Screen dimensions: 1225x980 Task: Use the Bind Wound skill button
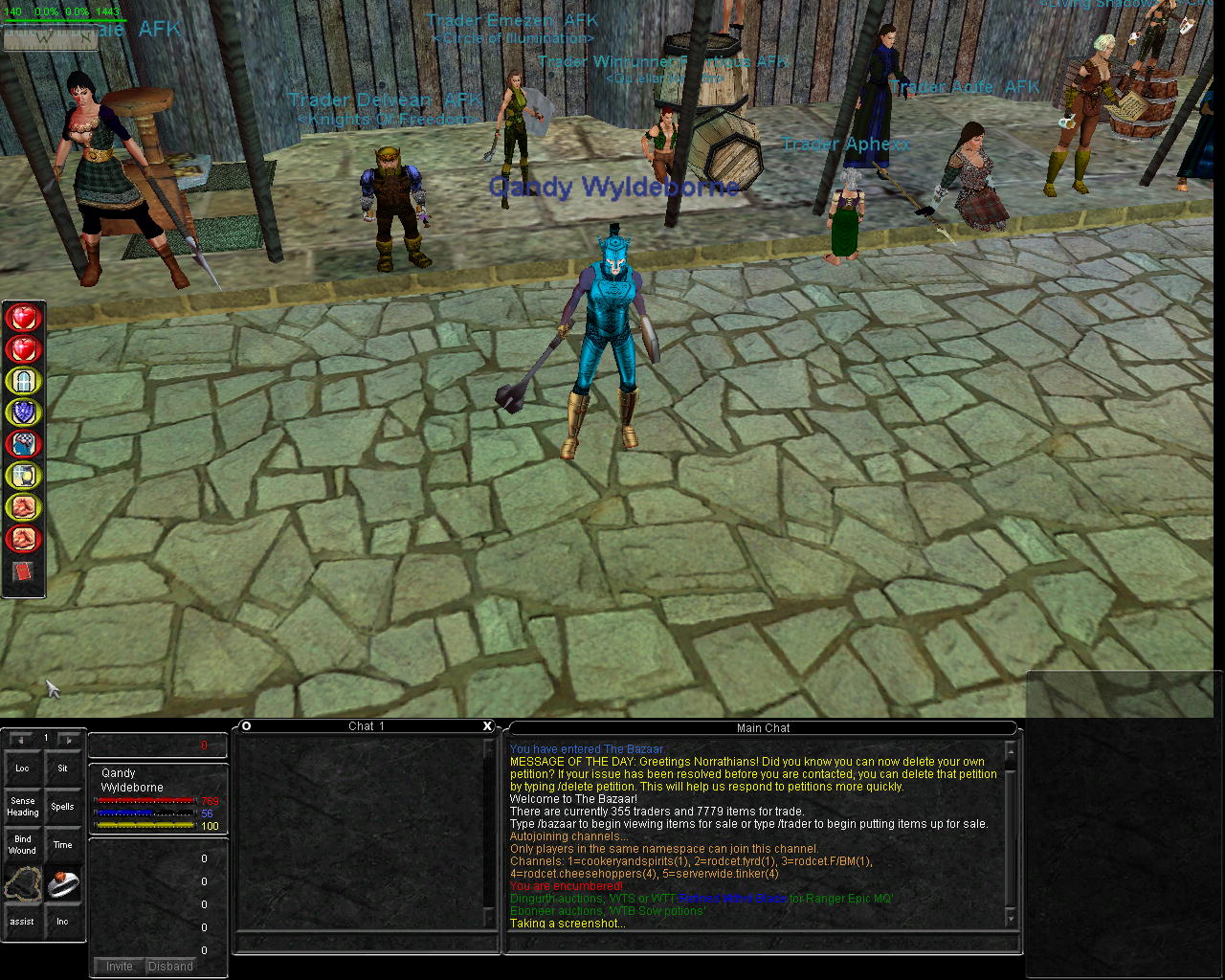click(22, 845)
